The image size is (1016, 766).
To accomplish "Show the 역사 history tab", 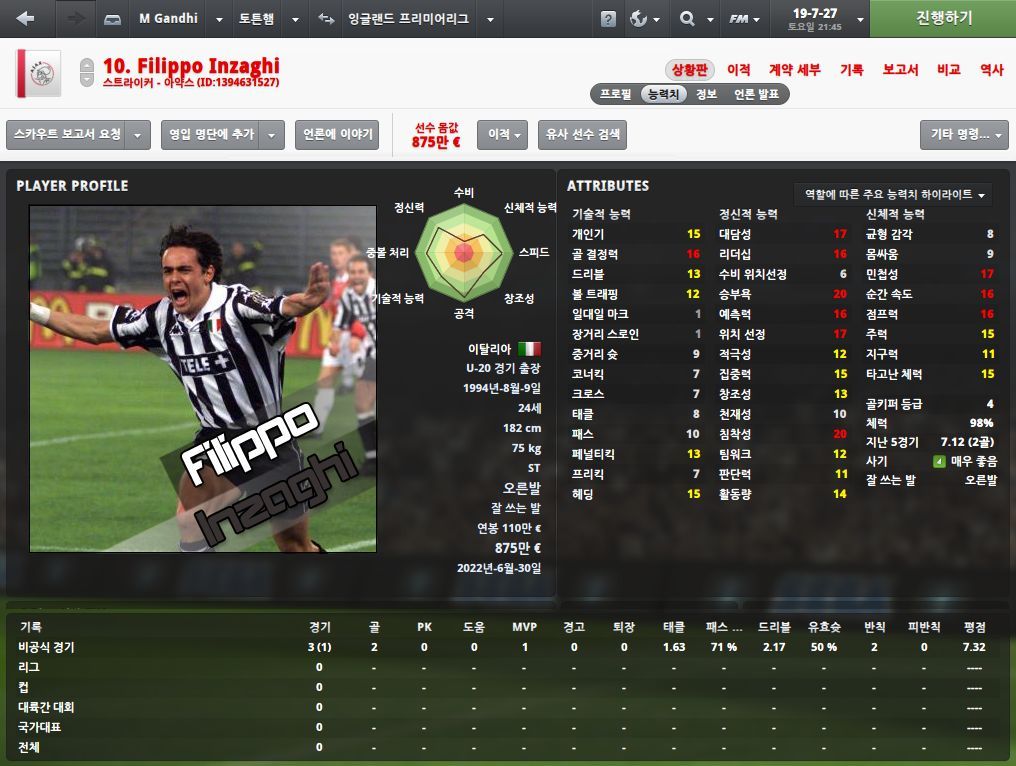I will coord(991,70).
